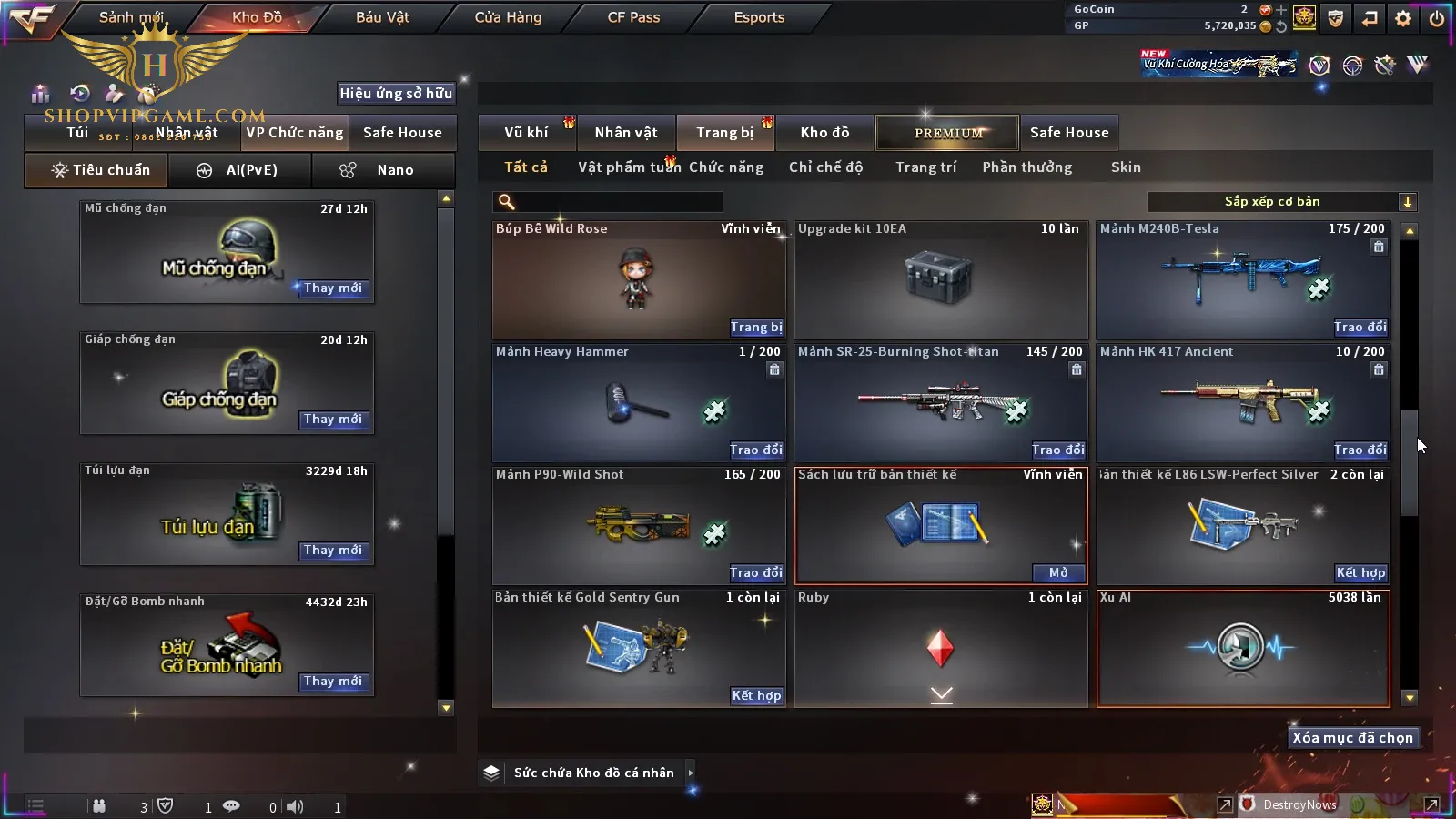
Task: Trade the Mảnh M240B-Tesla fragments
Action: [1360, 328]
